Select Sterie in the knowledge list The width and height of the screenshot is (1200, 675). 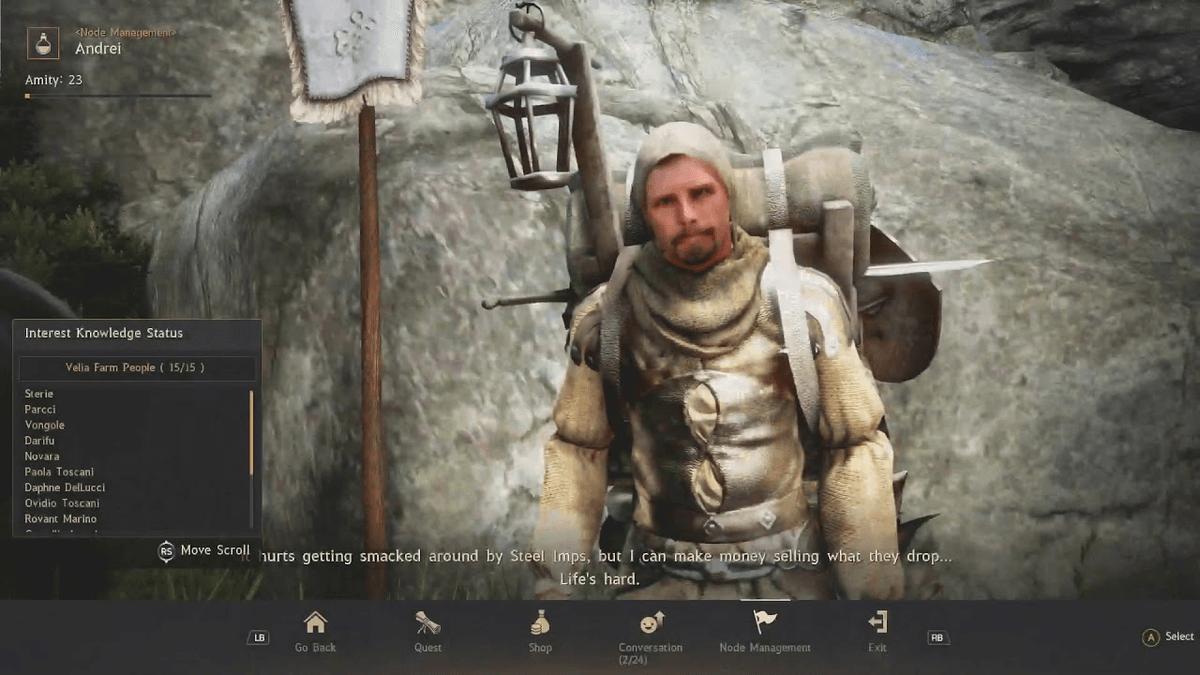coord(40,394)
